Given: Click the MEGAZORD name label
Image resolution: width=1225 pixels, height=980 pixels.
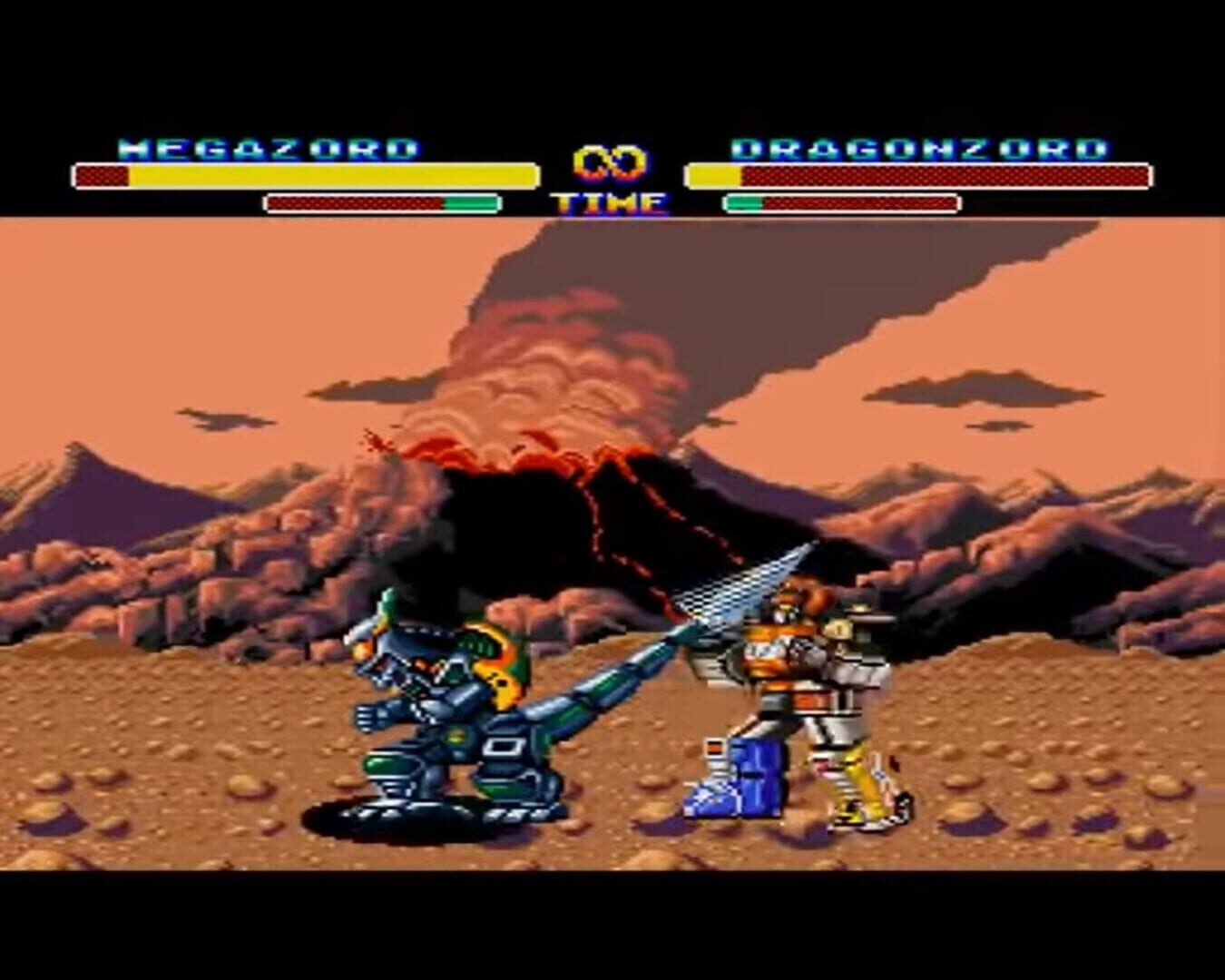Looking at the screenshot, I should coord(268,145).
